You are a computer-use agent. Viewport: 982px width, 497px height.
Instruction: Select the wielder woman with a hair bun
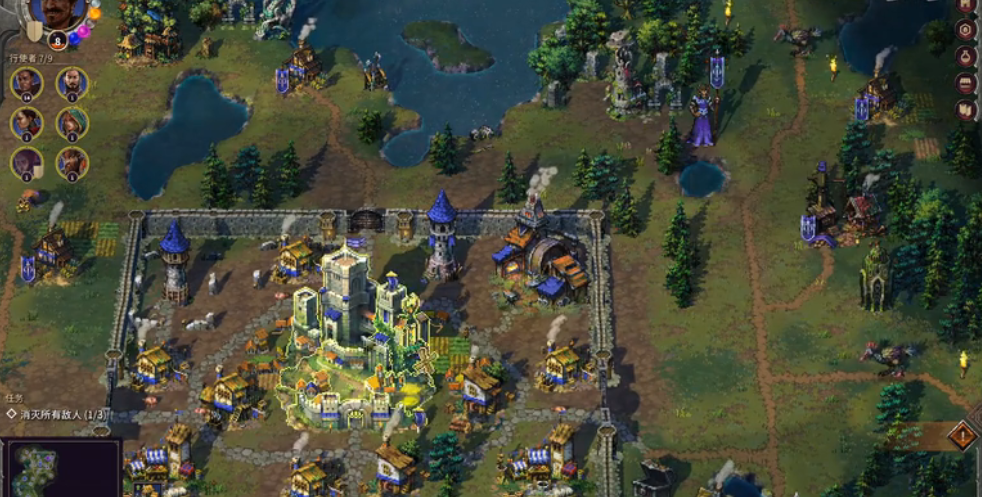[27, 123]
